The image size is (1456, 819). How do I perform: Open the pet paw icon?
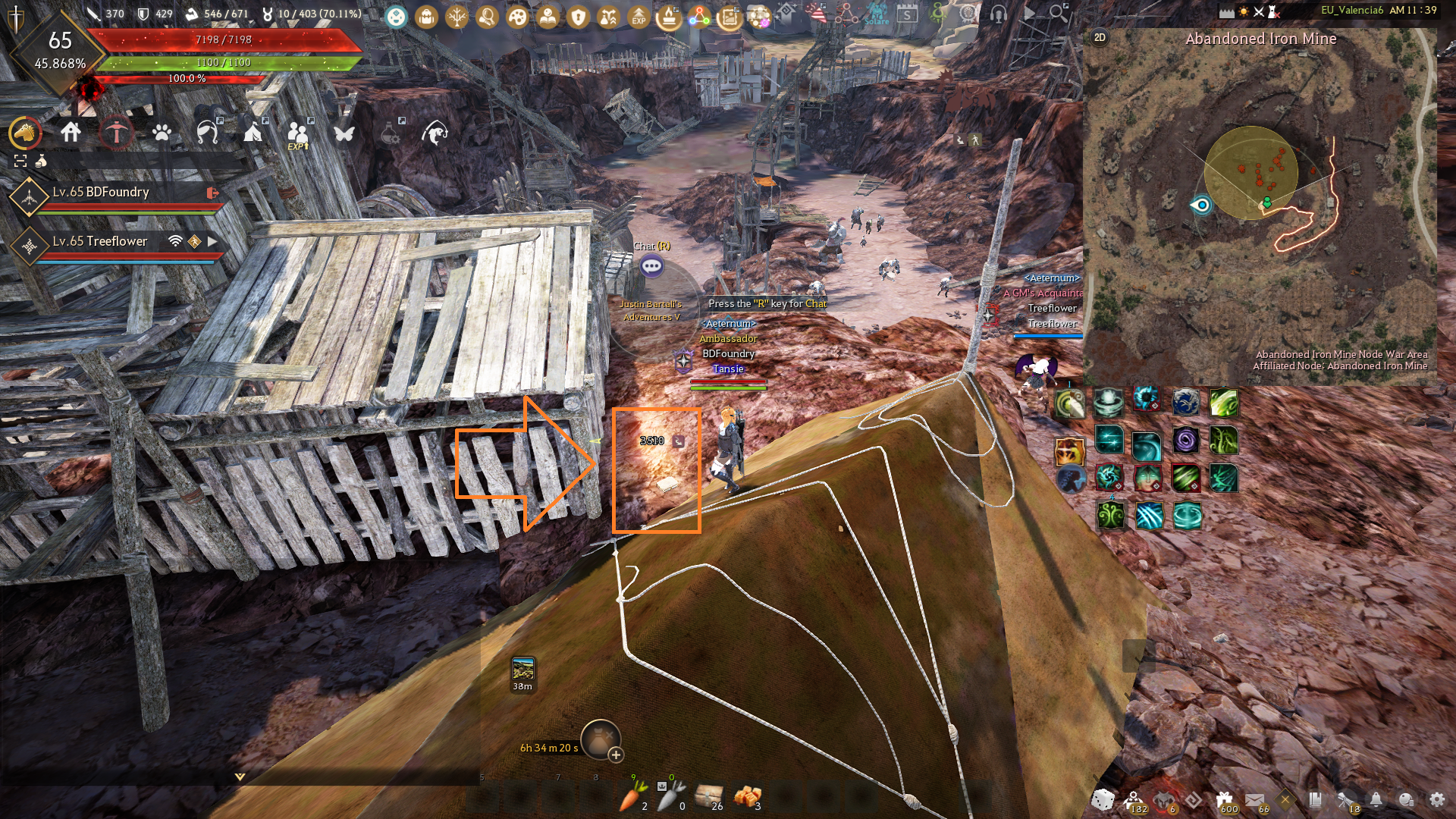(x=162, y=133)
